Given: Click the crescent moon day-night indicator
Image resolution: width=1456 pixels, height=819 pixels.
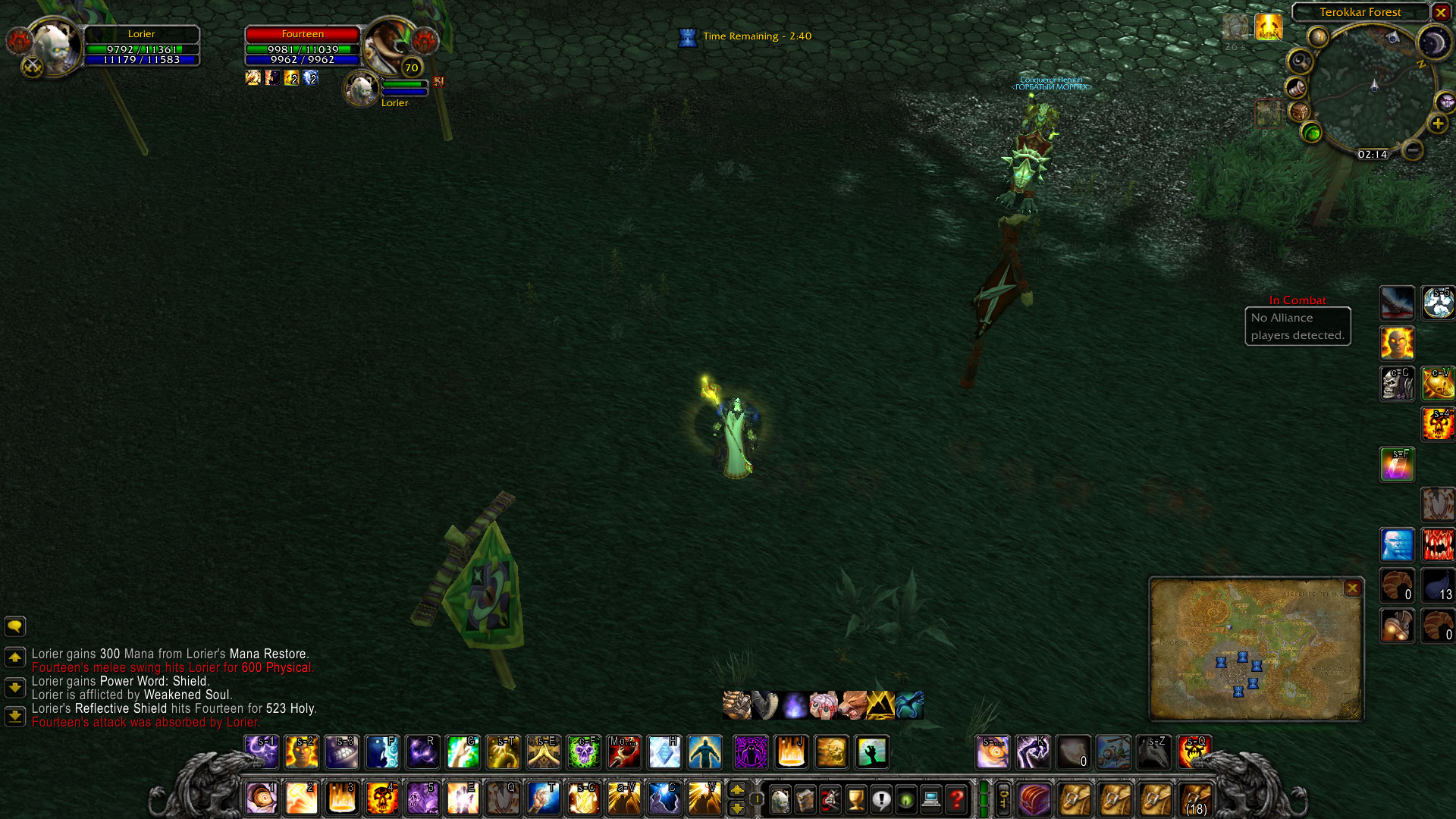Looking at the screenshot, I should (x=1433, y=43).
